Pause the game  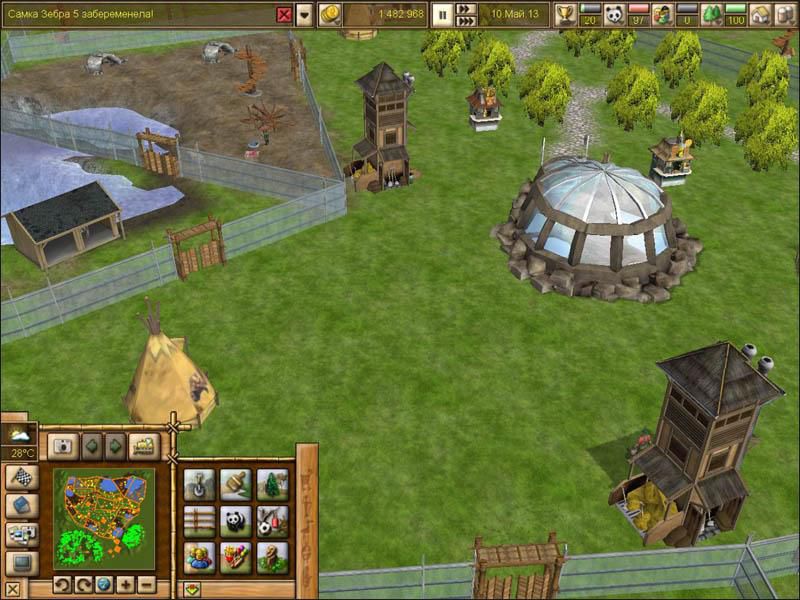click(x=441, y=14)
